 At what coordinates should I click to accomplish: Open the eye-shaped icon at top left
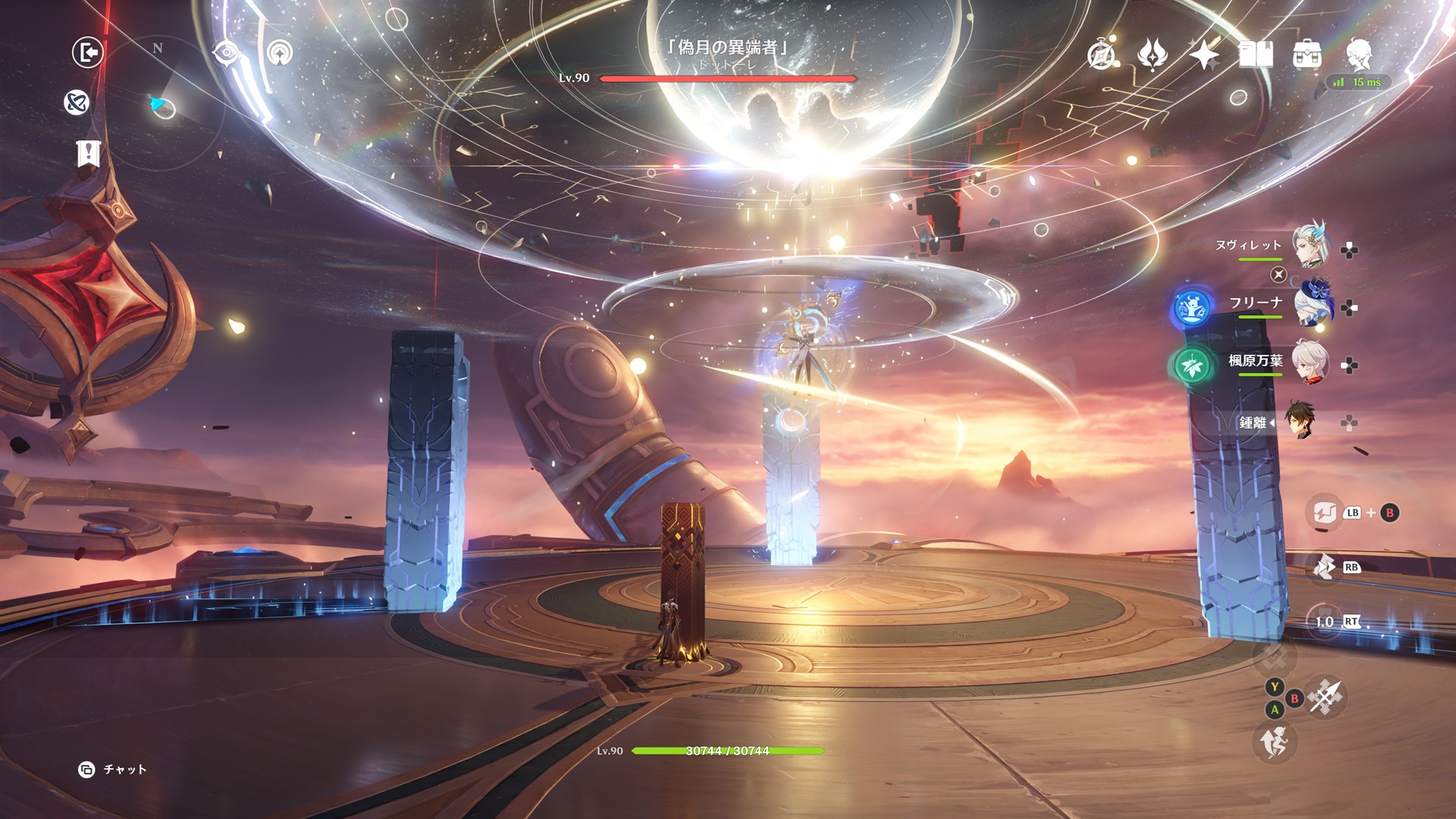pyautogui.click(x=226, y=53)
